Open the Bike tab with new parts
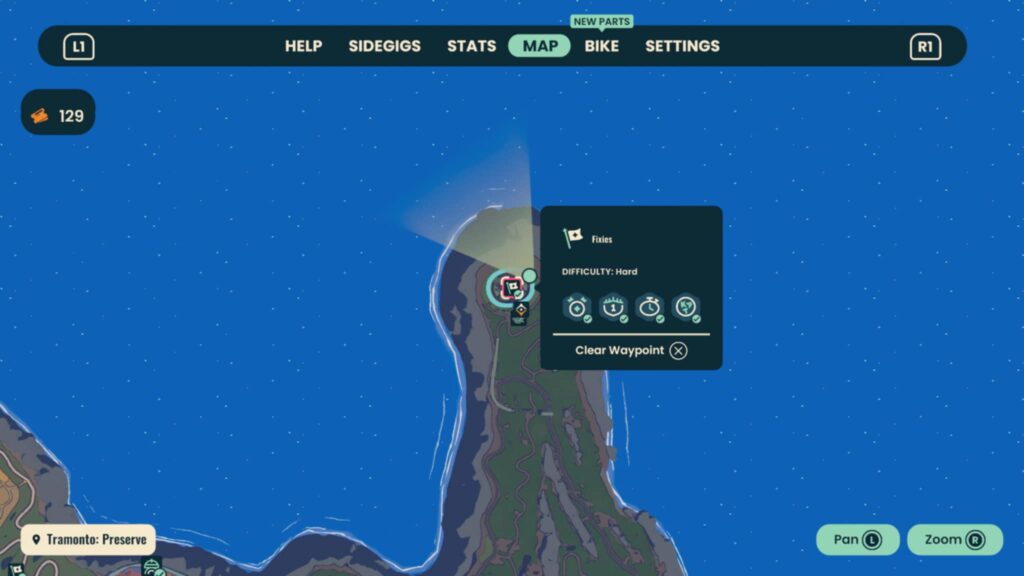 602,46
